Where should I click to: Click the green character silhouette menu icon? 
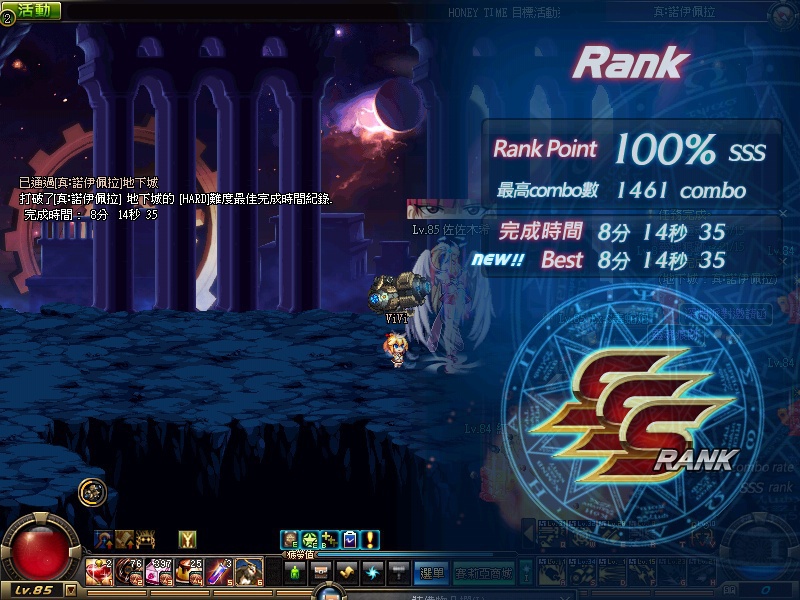coord(294,572)
